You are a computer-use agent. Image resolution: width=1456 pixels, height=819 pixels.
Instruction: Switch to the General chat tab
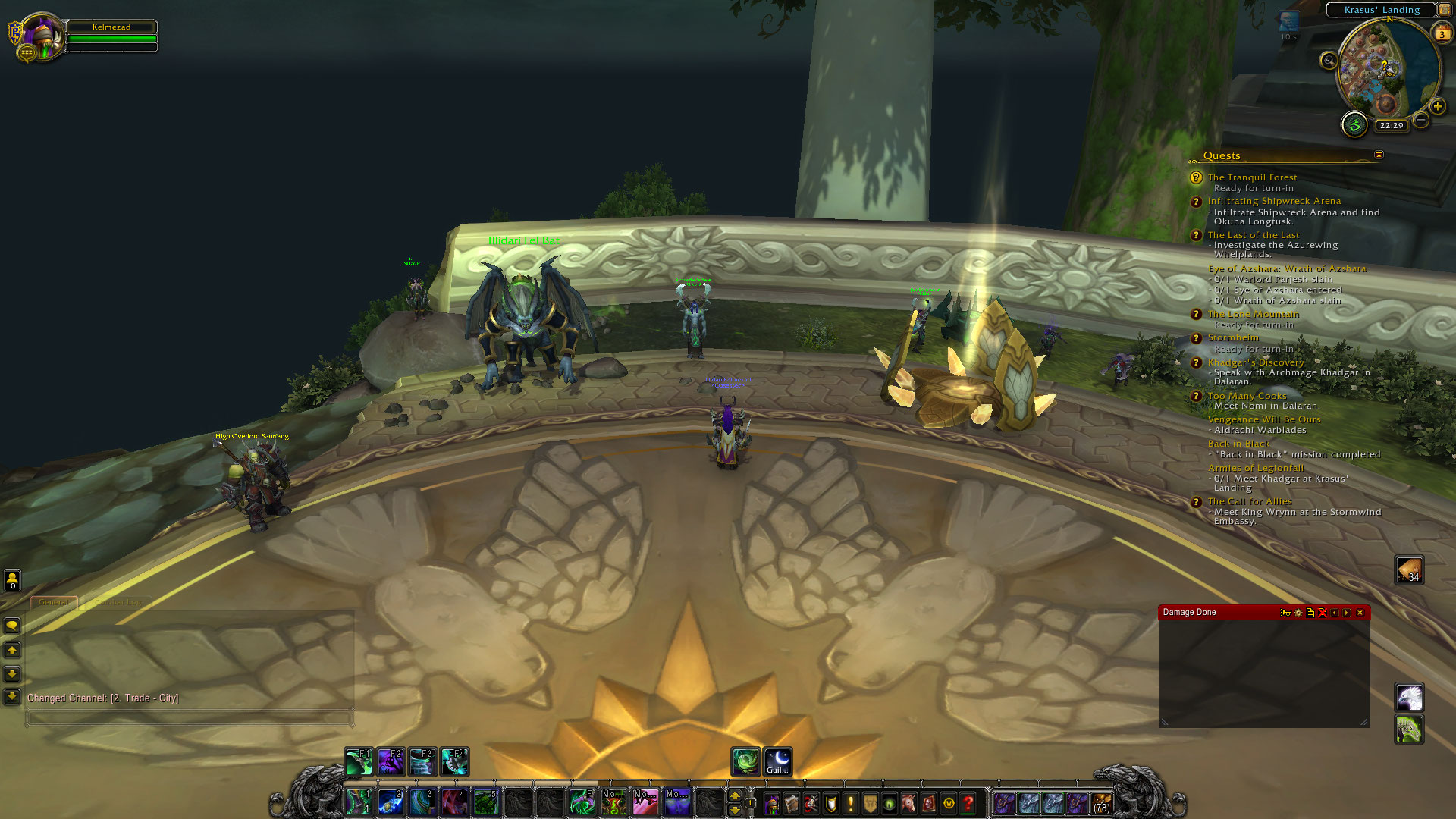[53, 602]
